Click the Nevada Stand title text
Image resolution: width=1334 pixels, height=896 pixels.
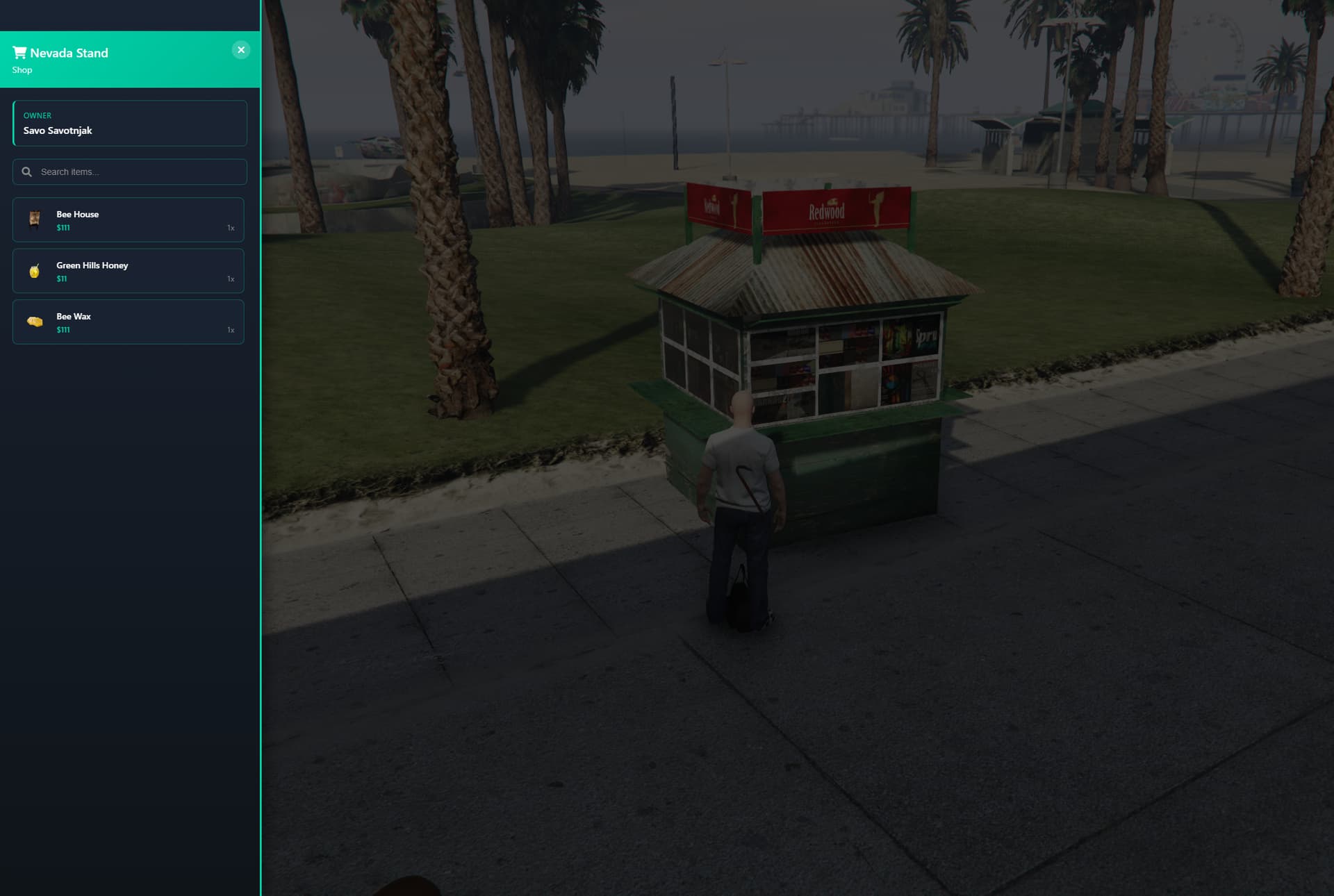tap(70, 52)
